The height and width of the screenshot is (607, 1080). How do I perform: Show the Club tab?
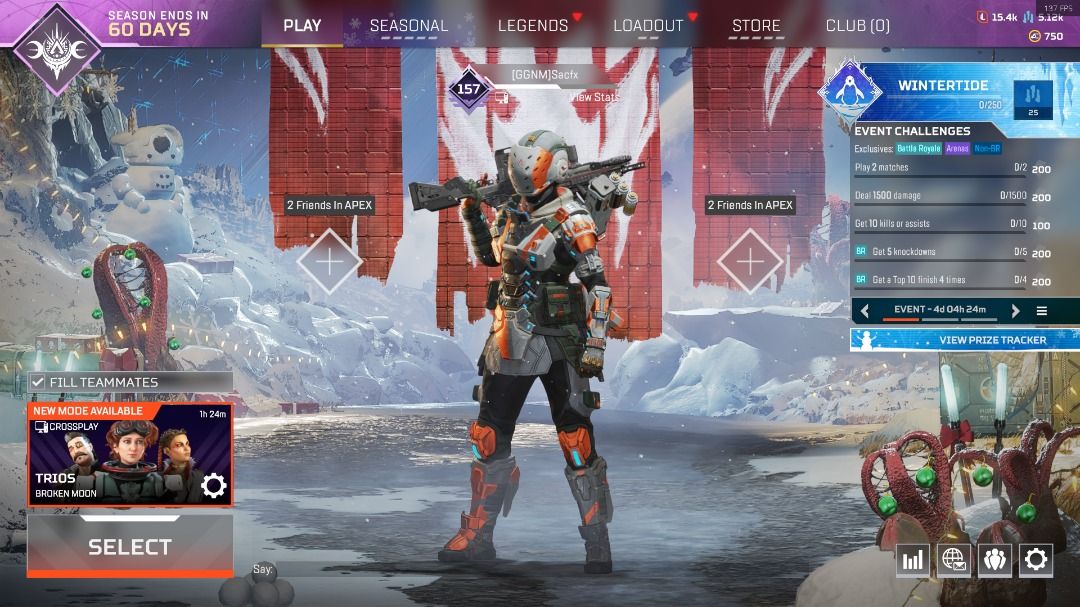[x=857, y=26]
